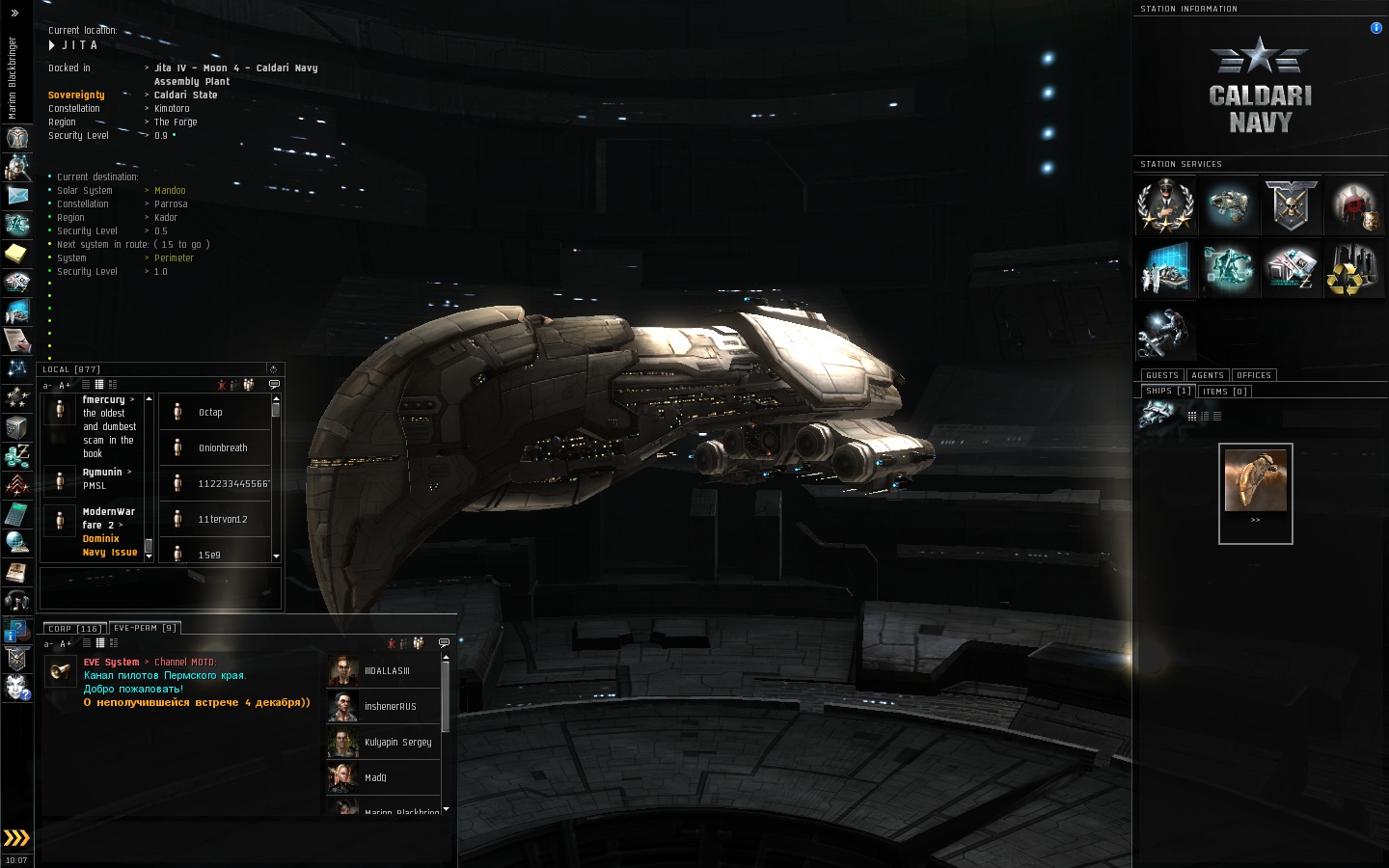
Task: Choose Kulyapin Sergey in member list
Action: [396, 743]
